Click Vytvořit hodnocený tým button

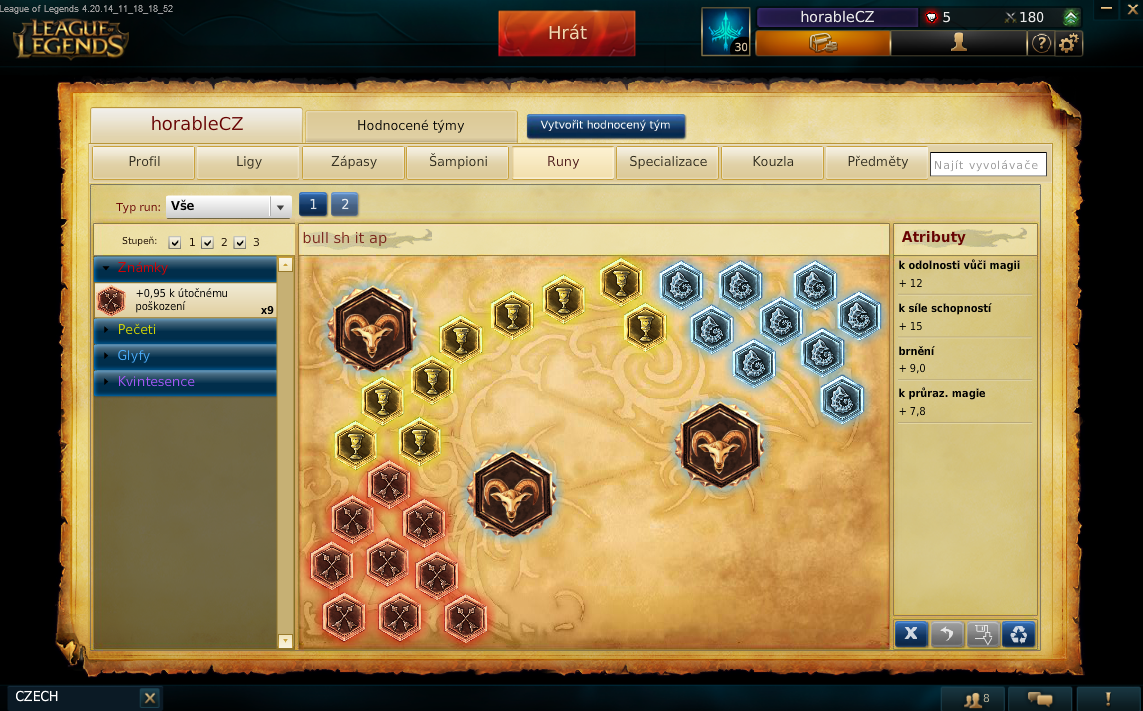(x=606, y=126)
